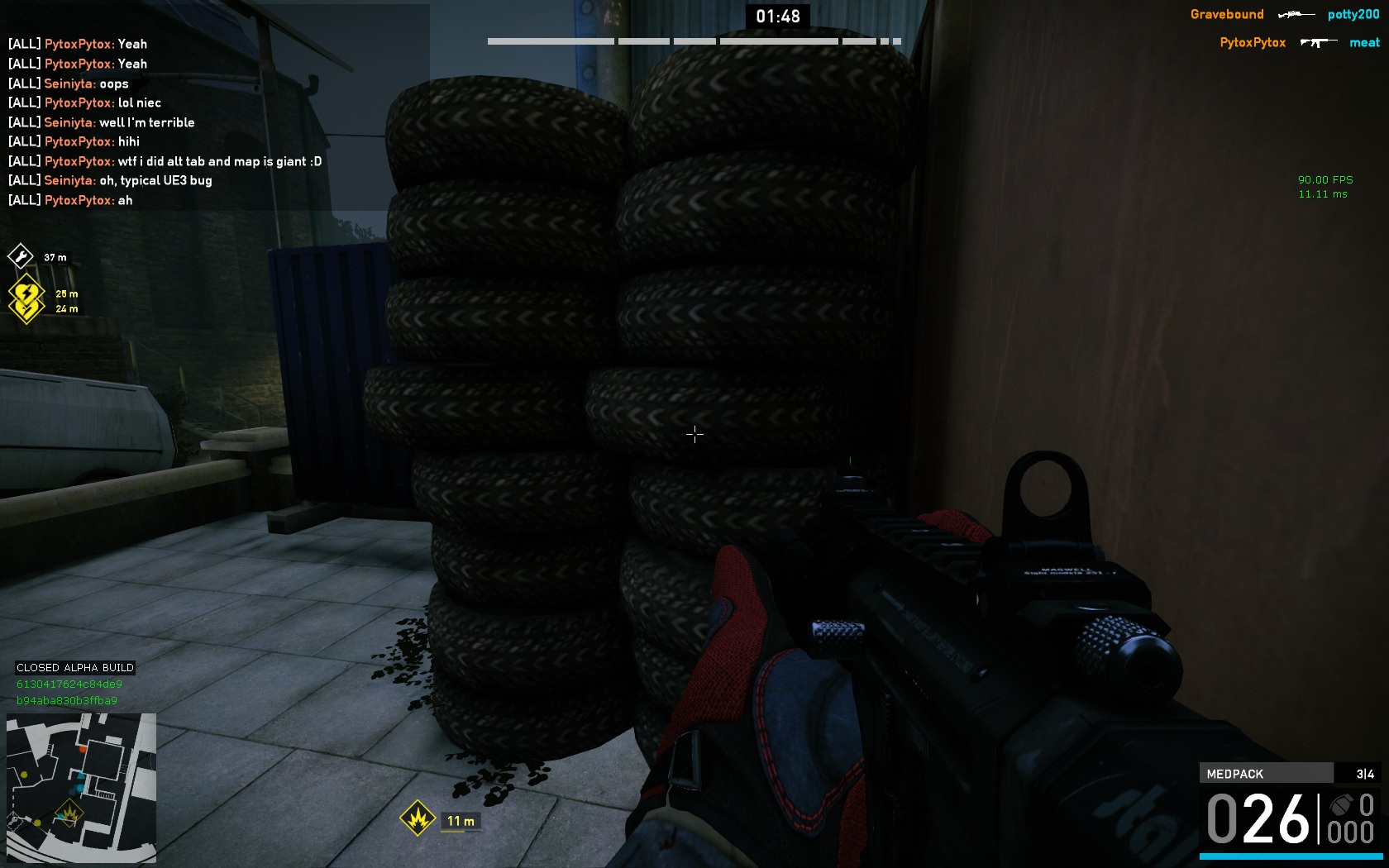Open the chat message from Seiniyta about UE3 bug
1389x868 pixels.
[128, 180]
